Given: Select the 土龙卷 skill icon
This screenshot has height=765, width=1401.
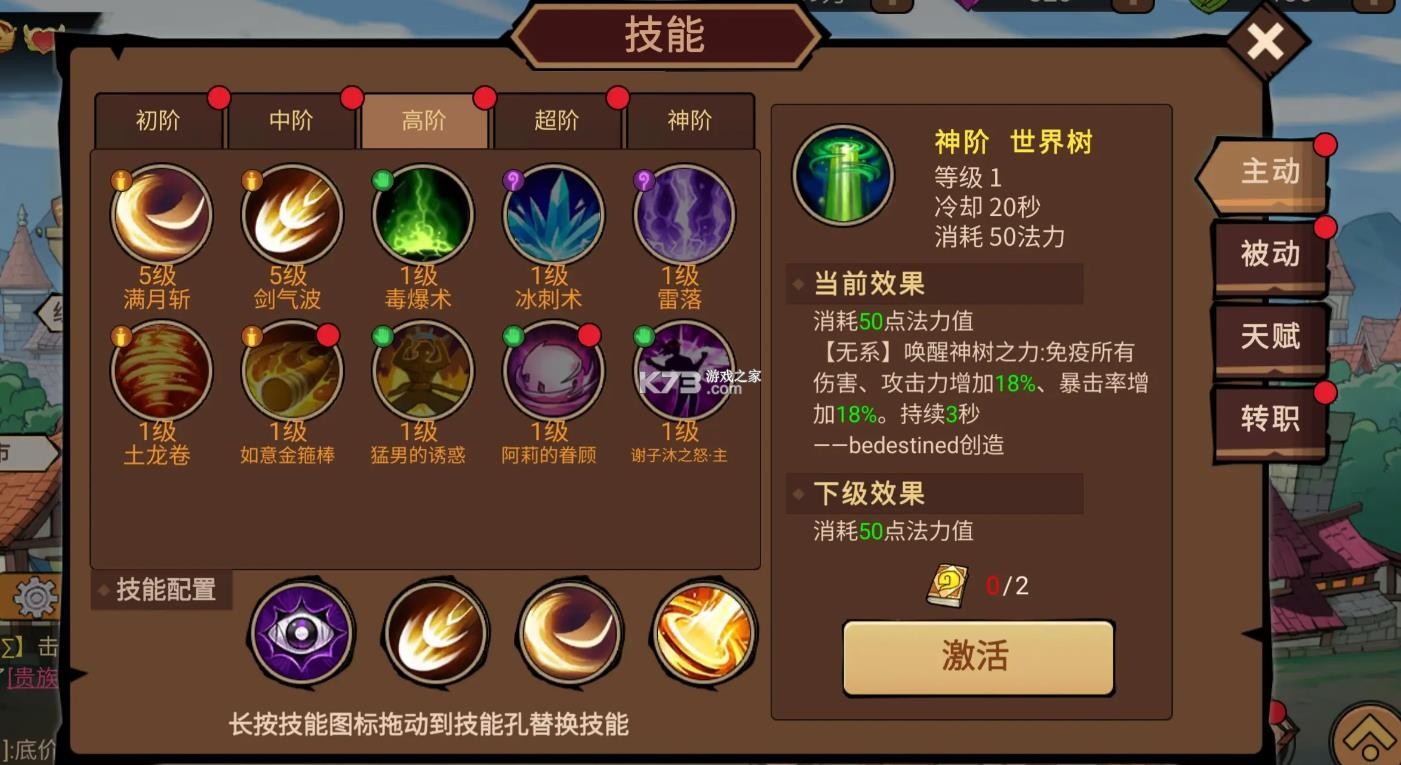Looking at the screenshot, I should point(160,370).
